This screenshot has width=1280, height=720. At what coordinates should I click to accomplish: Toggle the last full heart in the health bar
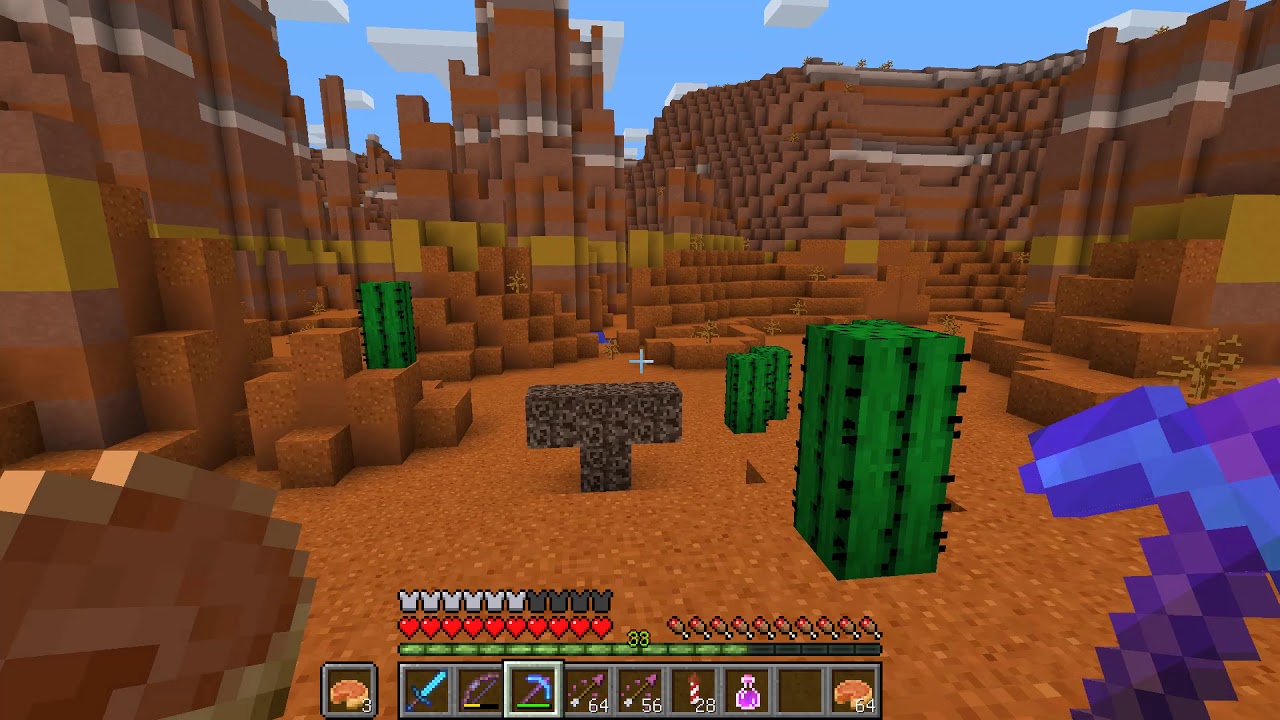point(604,625)
